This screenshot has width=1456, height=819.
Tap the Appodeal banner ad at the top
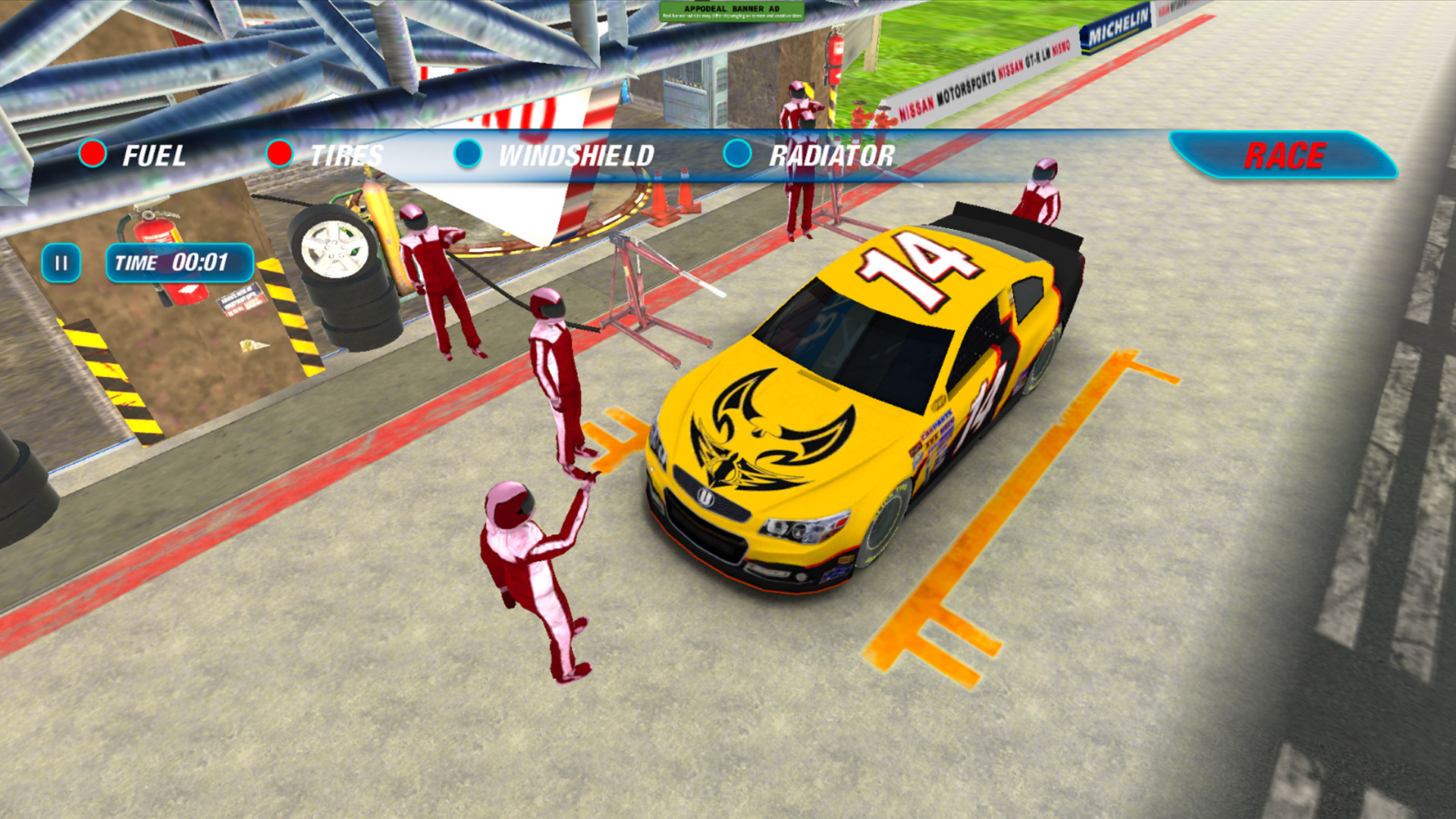tap(732, 11)
